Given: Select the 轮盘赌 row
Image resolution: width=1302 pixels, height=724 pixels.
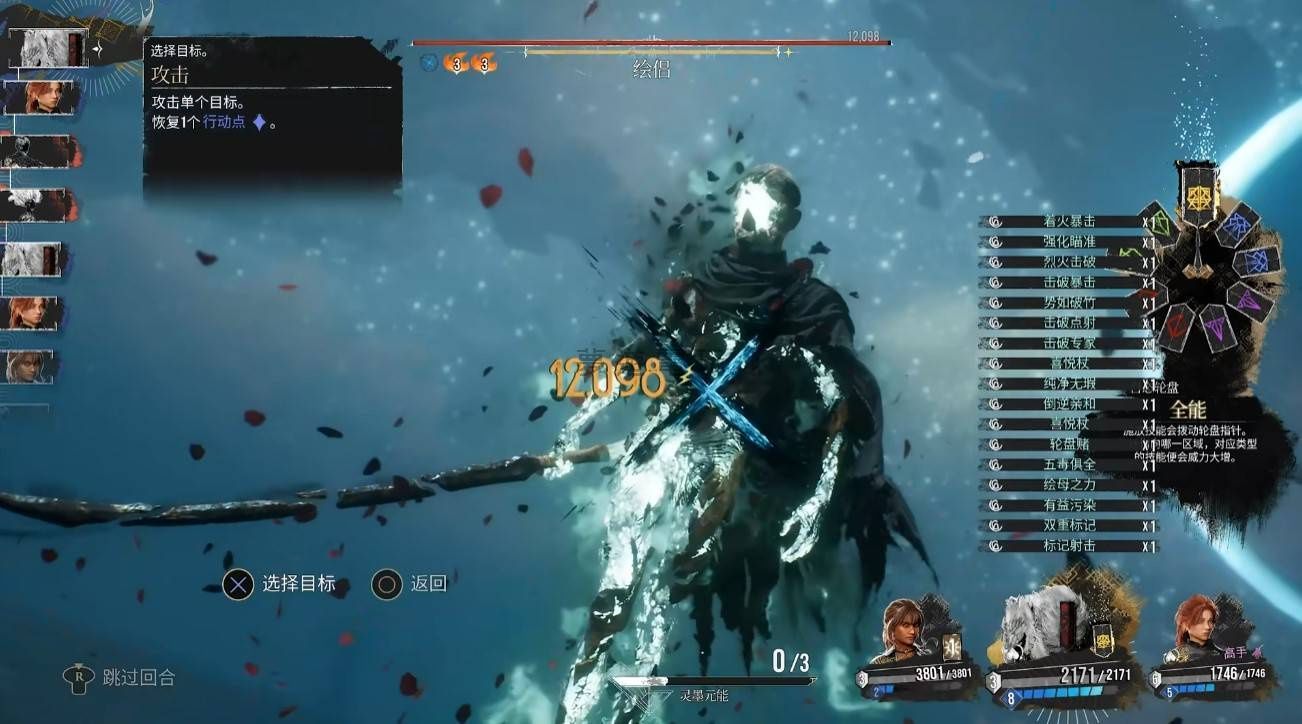Looking at the screenshot, I should click(x=1068, y=444).
